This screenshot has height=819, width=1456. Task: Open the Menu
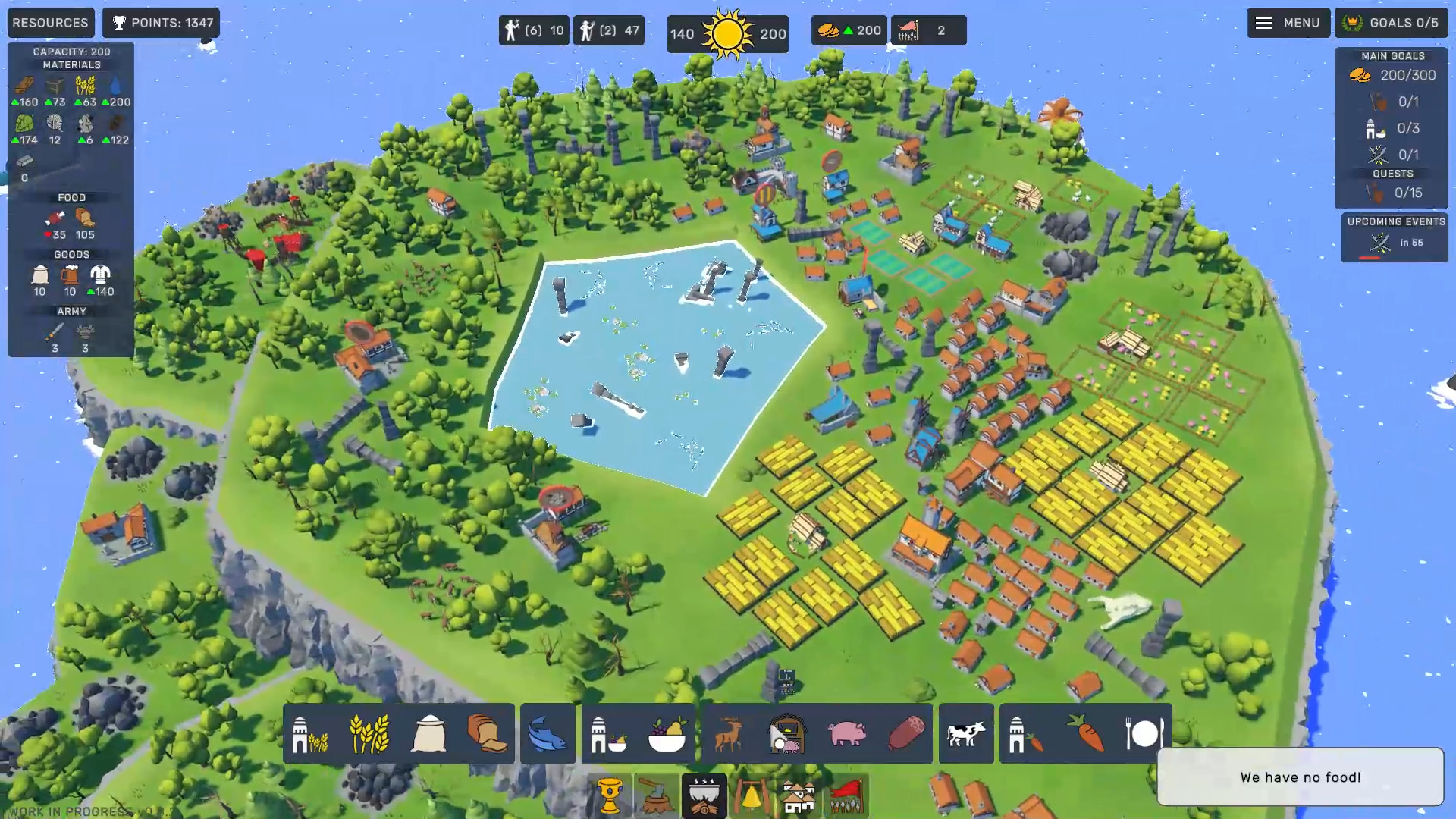point(1288,23)
